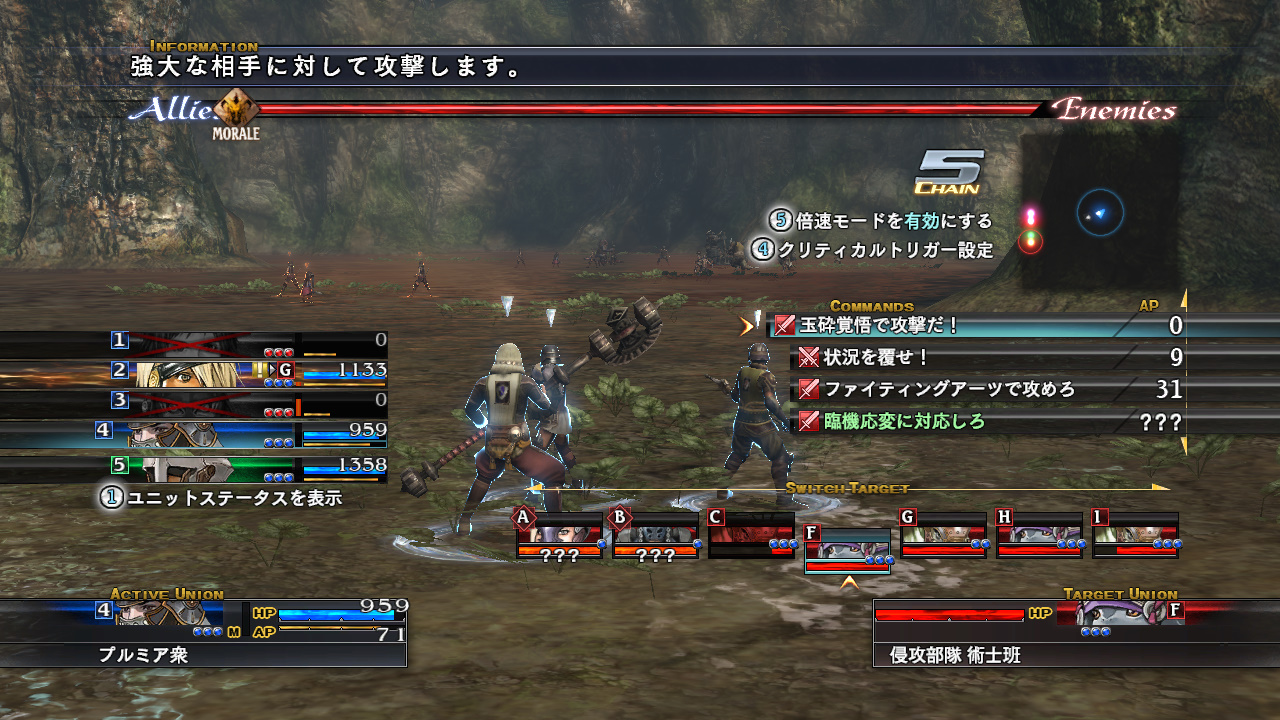
Task: Target enemy union A
Action: click(559, 535)
